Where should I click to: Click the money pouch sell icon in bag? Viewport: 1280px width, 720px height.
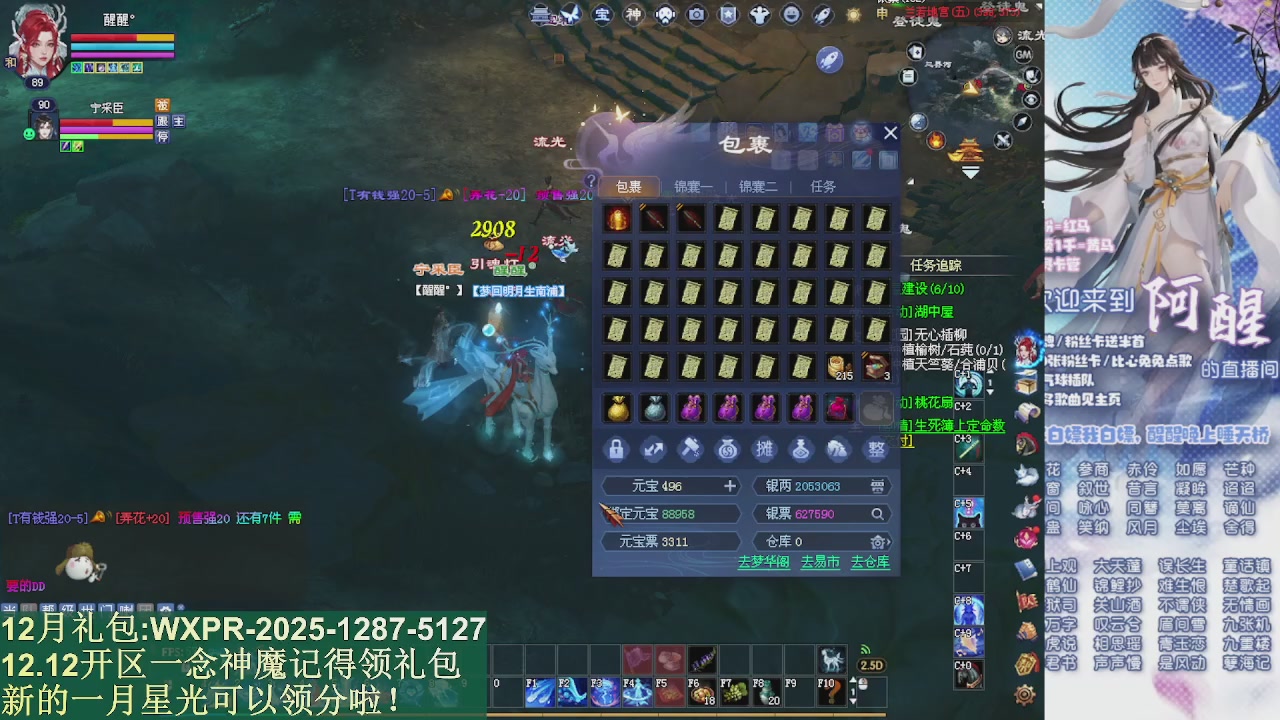click(x=727, y=450)
